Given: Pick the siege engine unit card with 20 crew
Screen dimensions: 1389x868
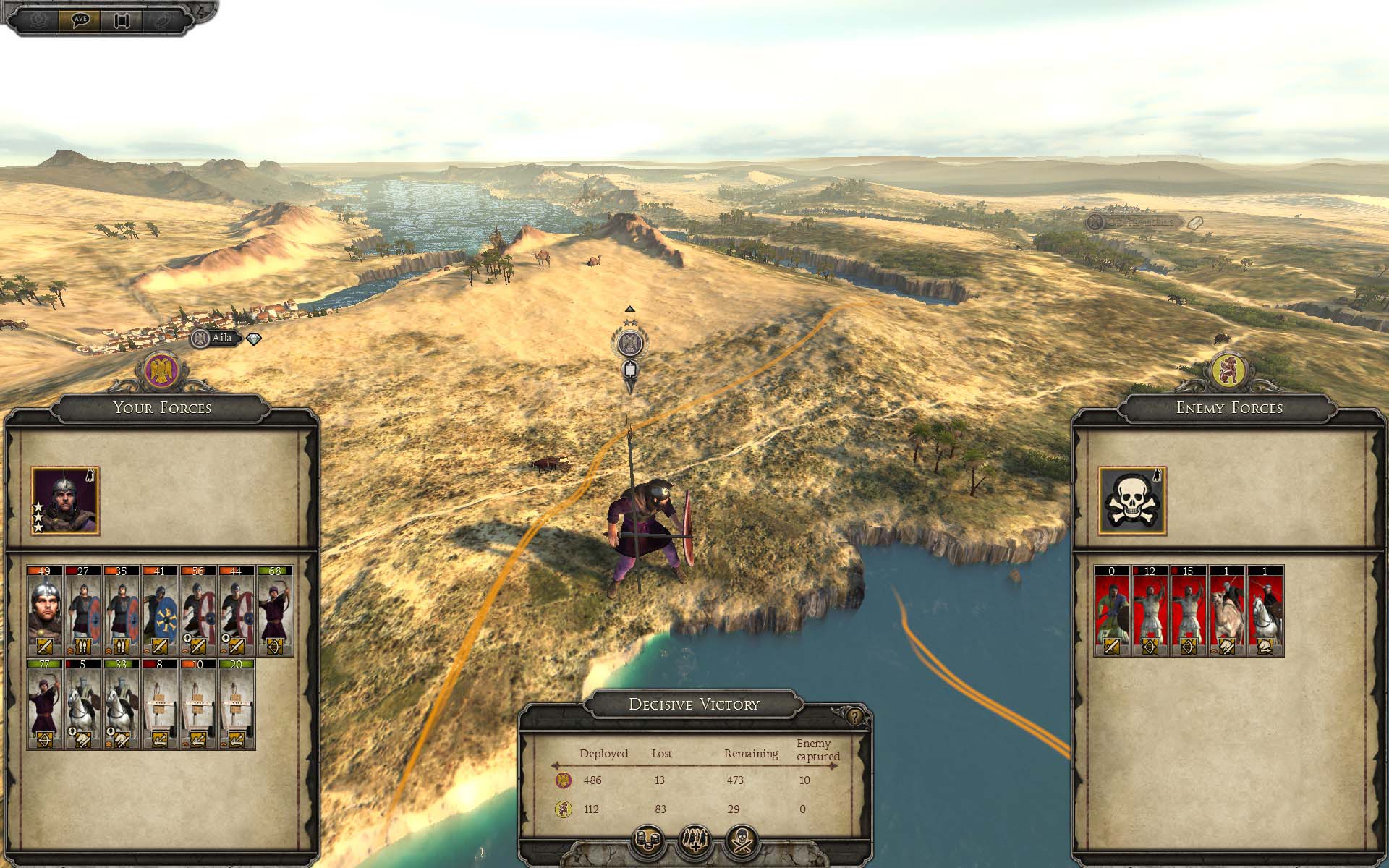Looking at the screenshot, I should click(x=236, y=704).
